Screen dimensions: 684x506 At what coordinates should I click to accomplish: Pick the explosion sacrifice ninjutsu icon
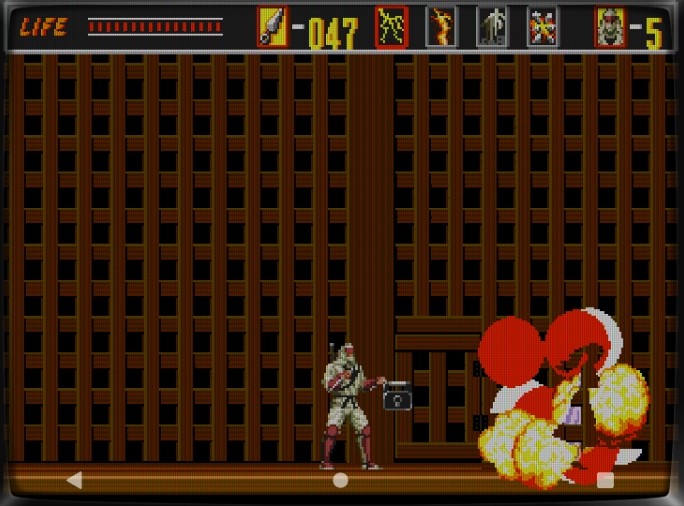click(543, 28)
